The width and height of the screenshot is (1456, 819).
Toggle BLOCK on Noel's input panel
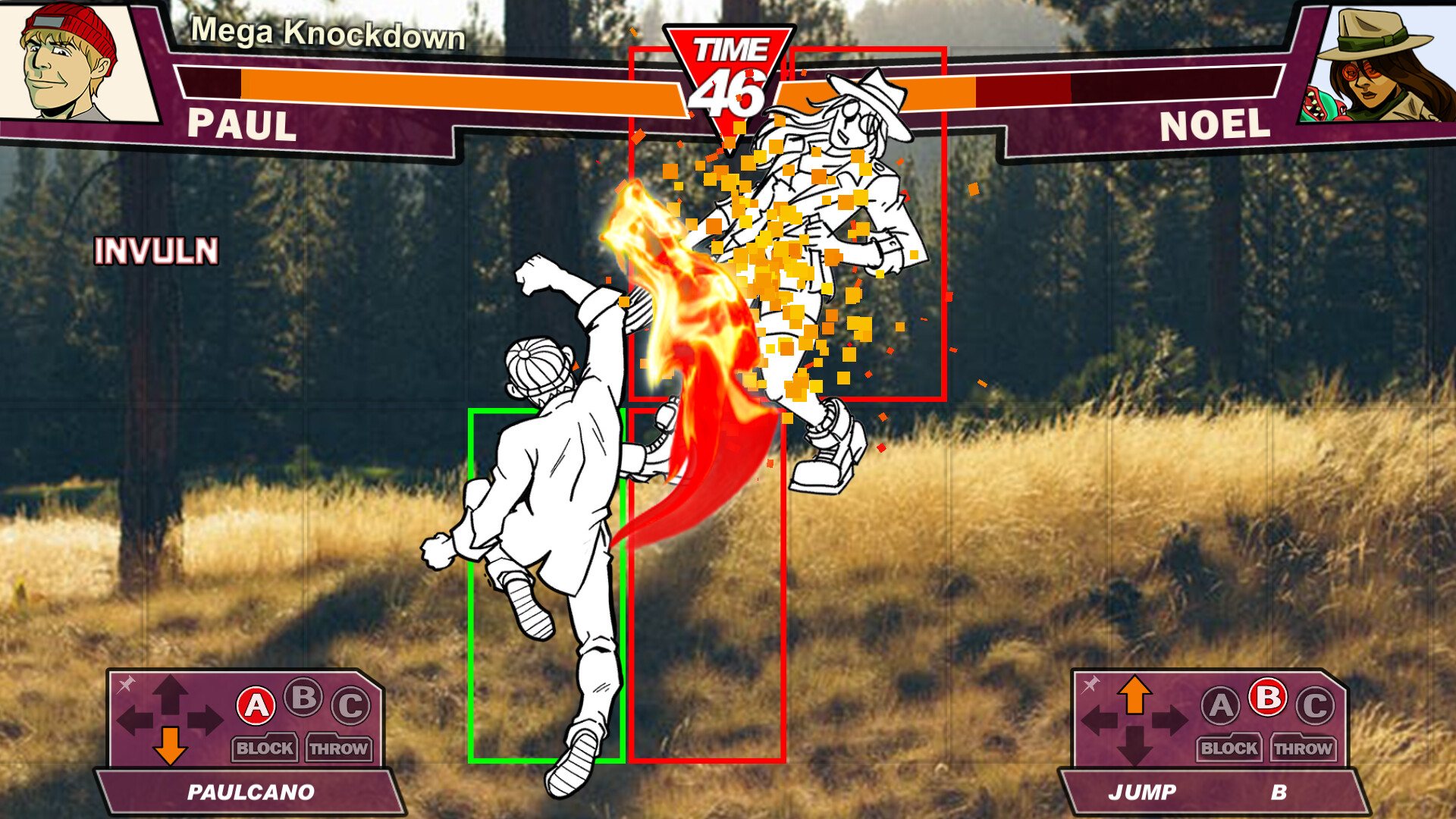click(1228, 748)
